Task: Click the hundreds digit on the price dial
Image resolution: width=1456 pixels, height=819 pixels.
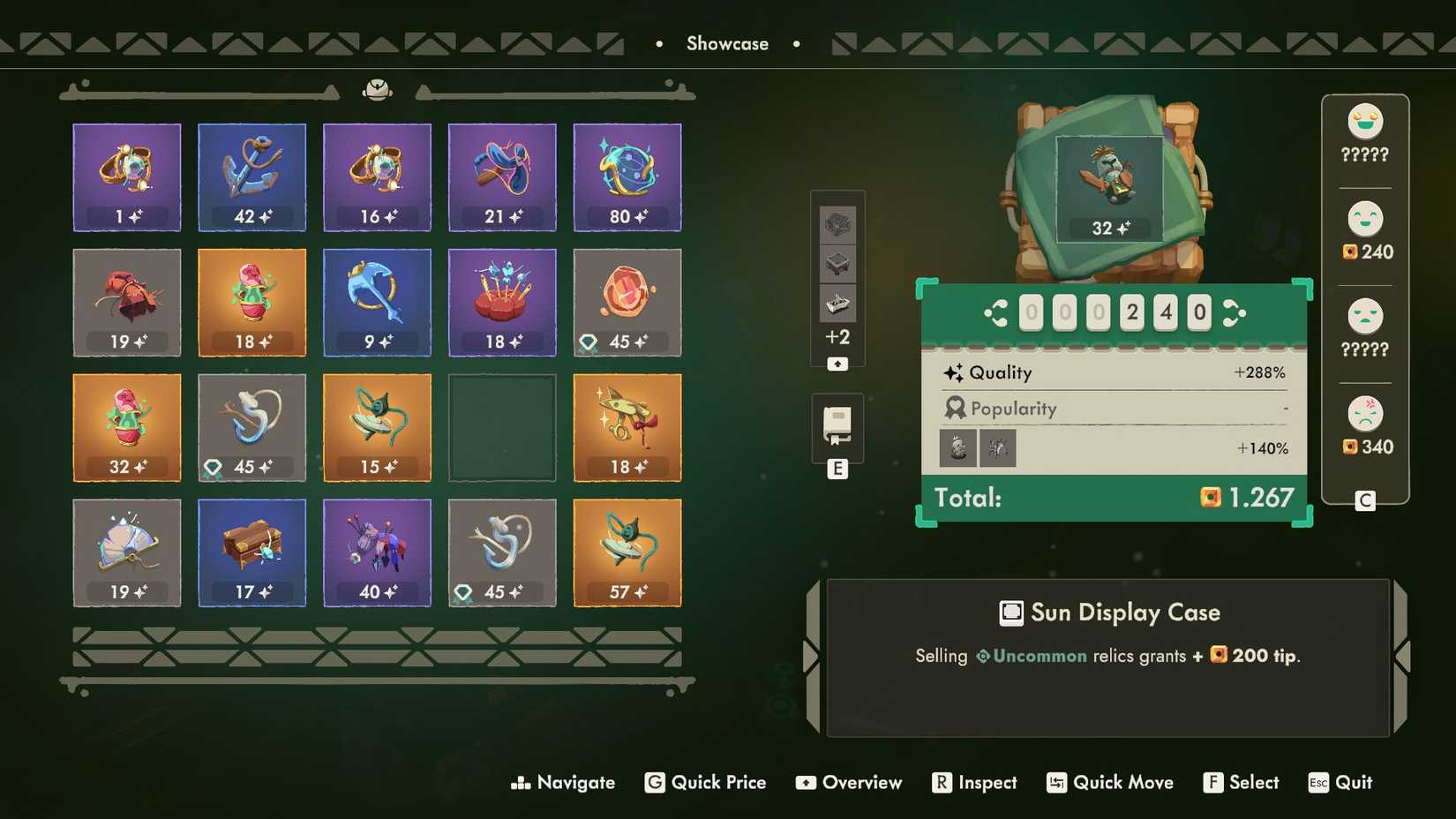Action: click(x=1131, y=312)
